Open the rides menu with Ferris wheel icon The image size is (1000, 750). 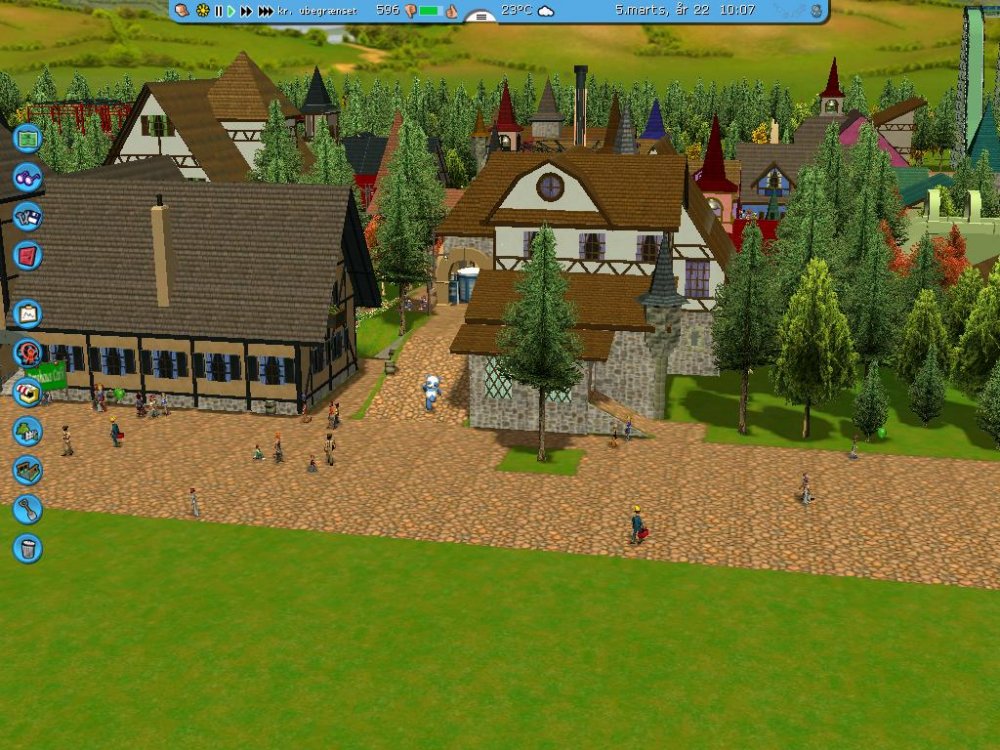(x=27, y=352)
